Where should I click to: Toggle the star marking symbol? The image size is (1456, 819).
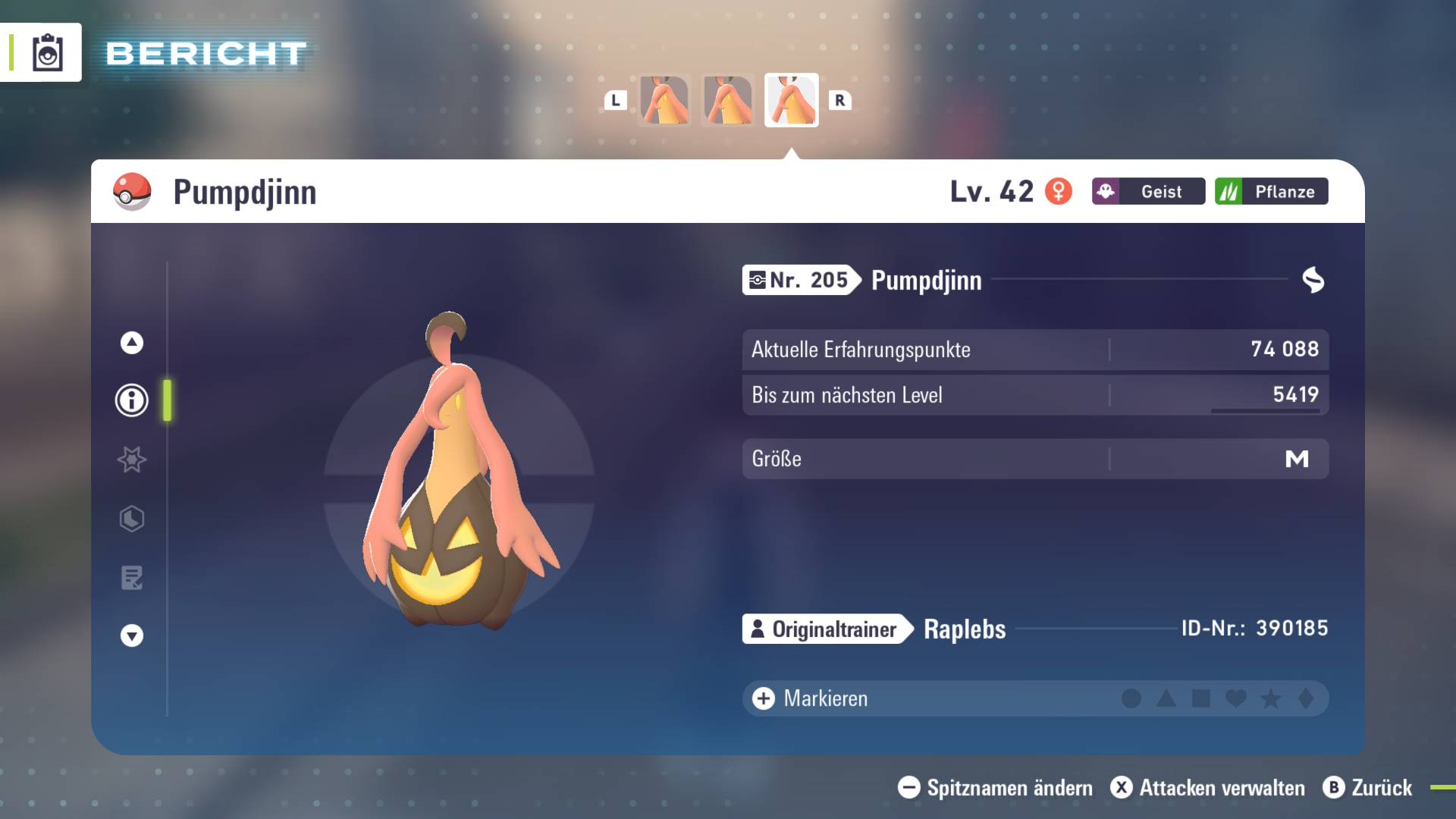tap(1271, 698)
